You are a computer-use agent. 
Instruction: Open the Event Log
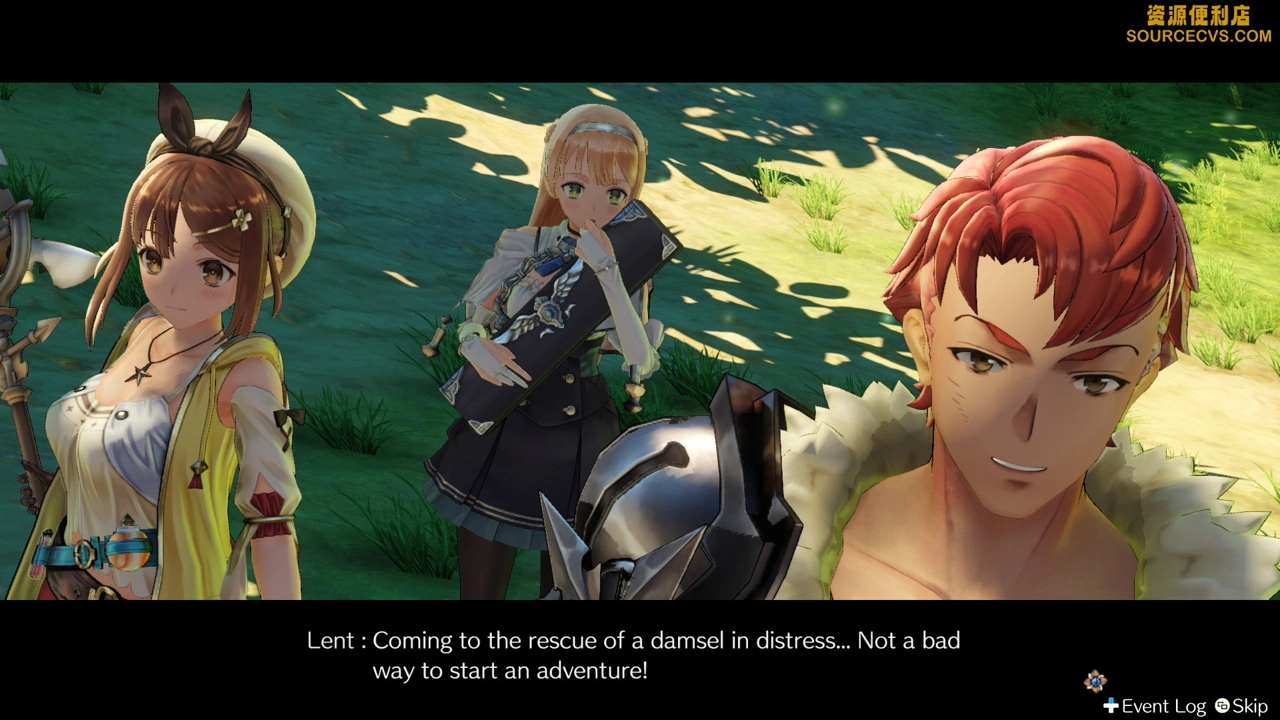(x=1155, y=706)
